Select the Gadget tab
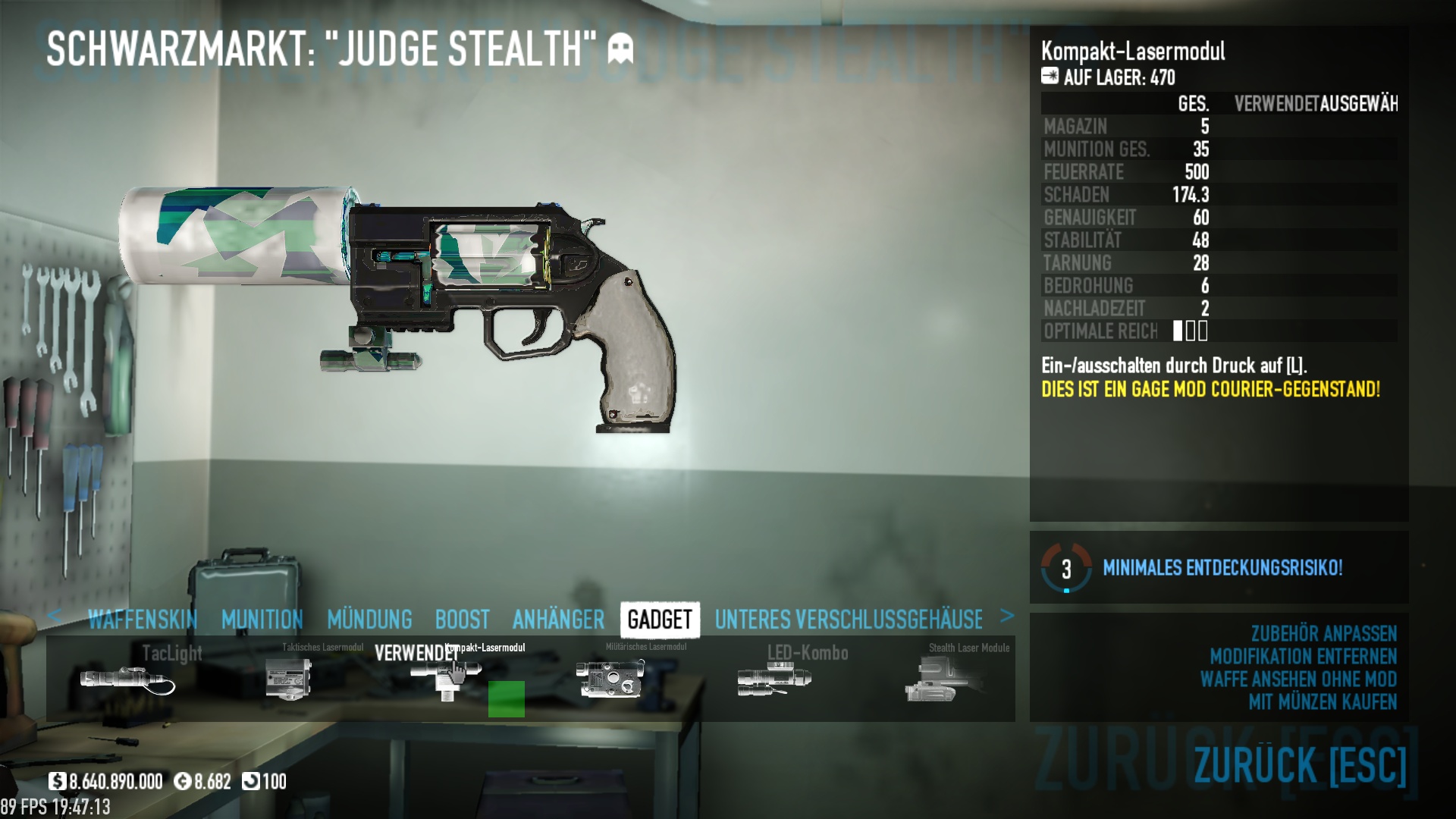1456x819 pixels. click(x=660, y=620)
